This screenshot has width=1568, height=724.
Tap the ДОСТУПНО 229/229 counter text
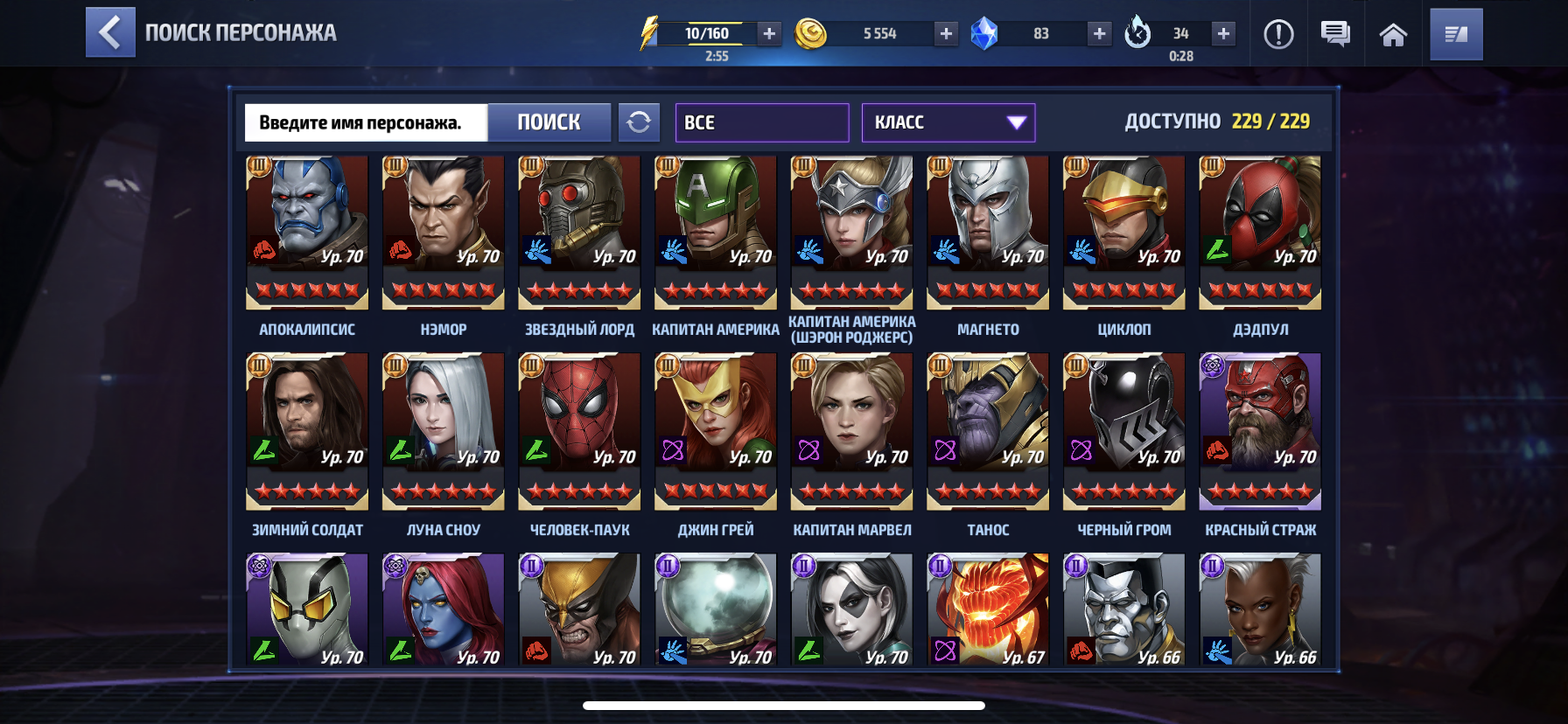point(1216,123)
